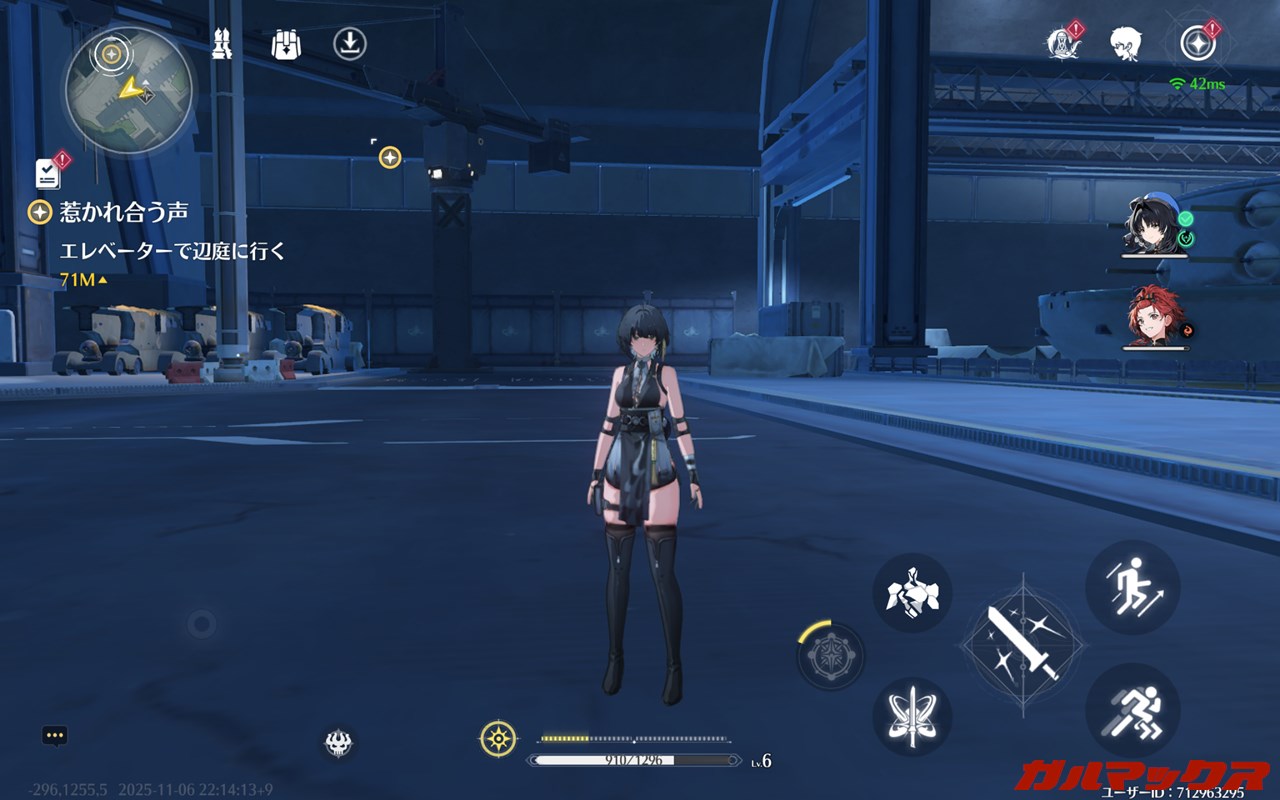Activate the sprint dodge button
Image resolution: width=1280 pixels, height=800 pixels.
coord(1133,711)
